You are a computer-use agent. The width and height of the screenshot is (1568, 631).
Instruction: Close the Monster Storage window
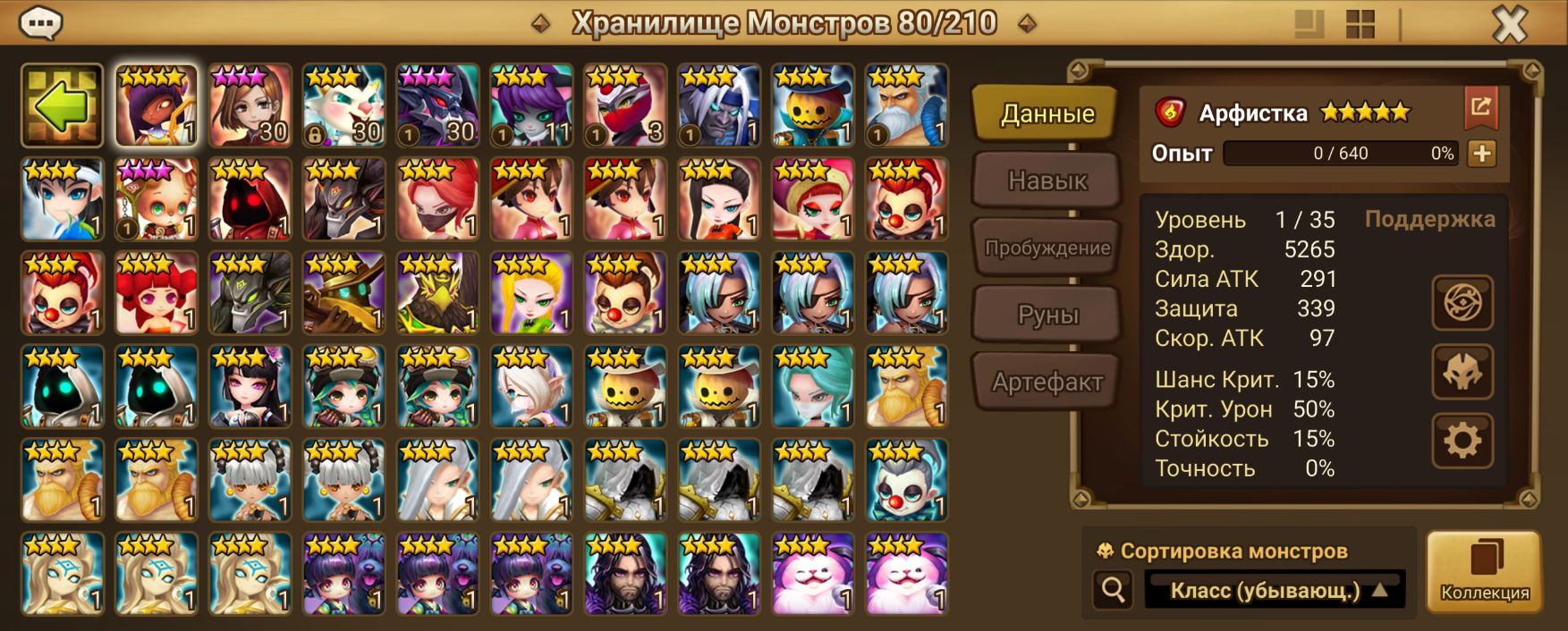coord(1510,25)
